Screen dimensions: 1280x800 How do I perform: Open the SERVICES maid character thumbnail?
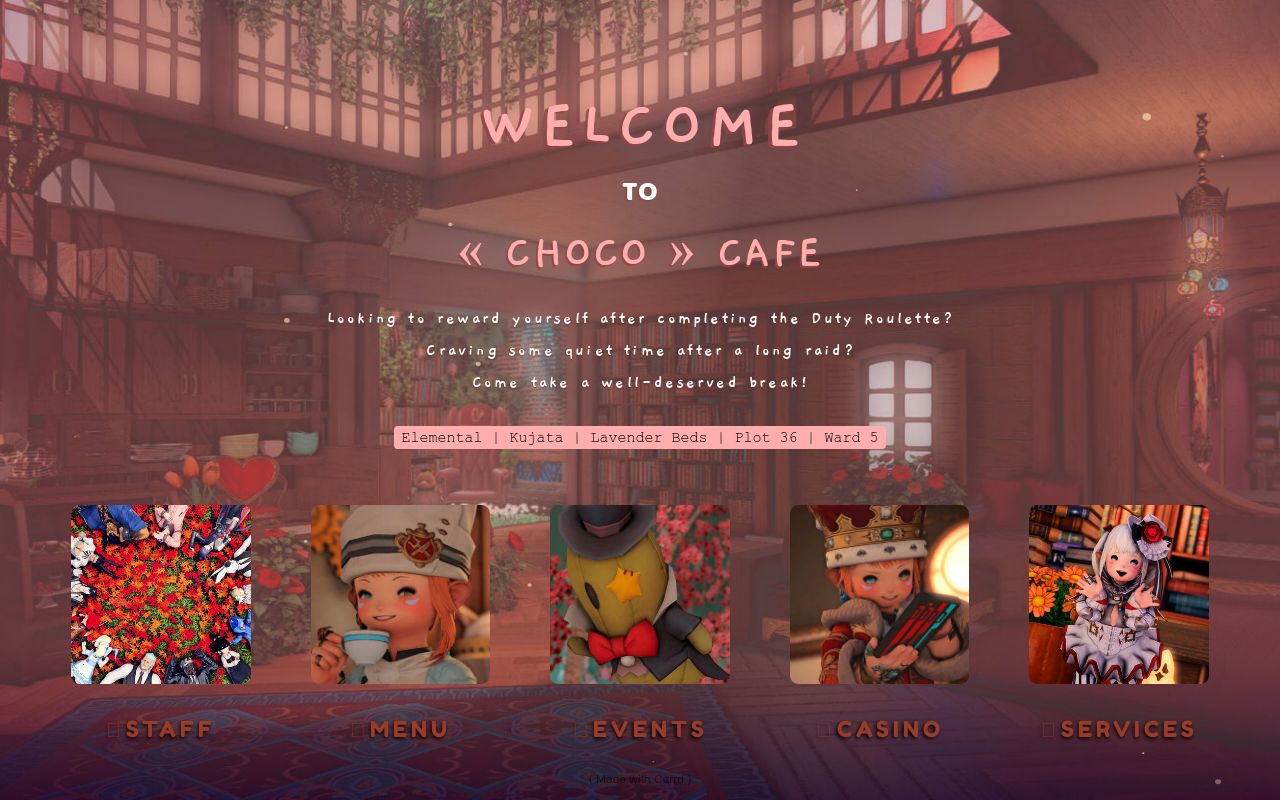[x=1118, y=594]
